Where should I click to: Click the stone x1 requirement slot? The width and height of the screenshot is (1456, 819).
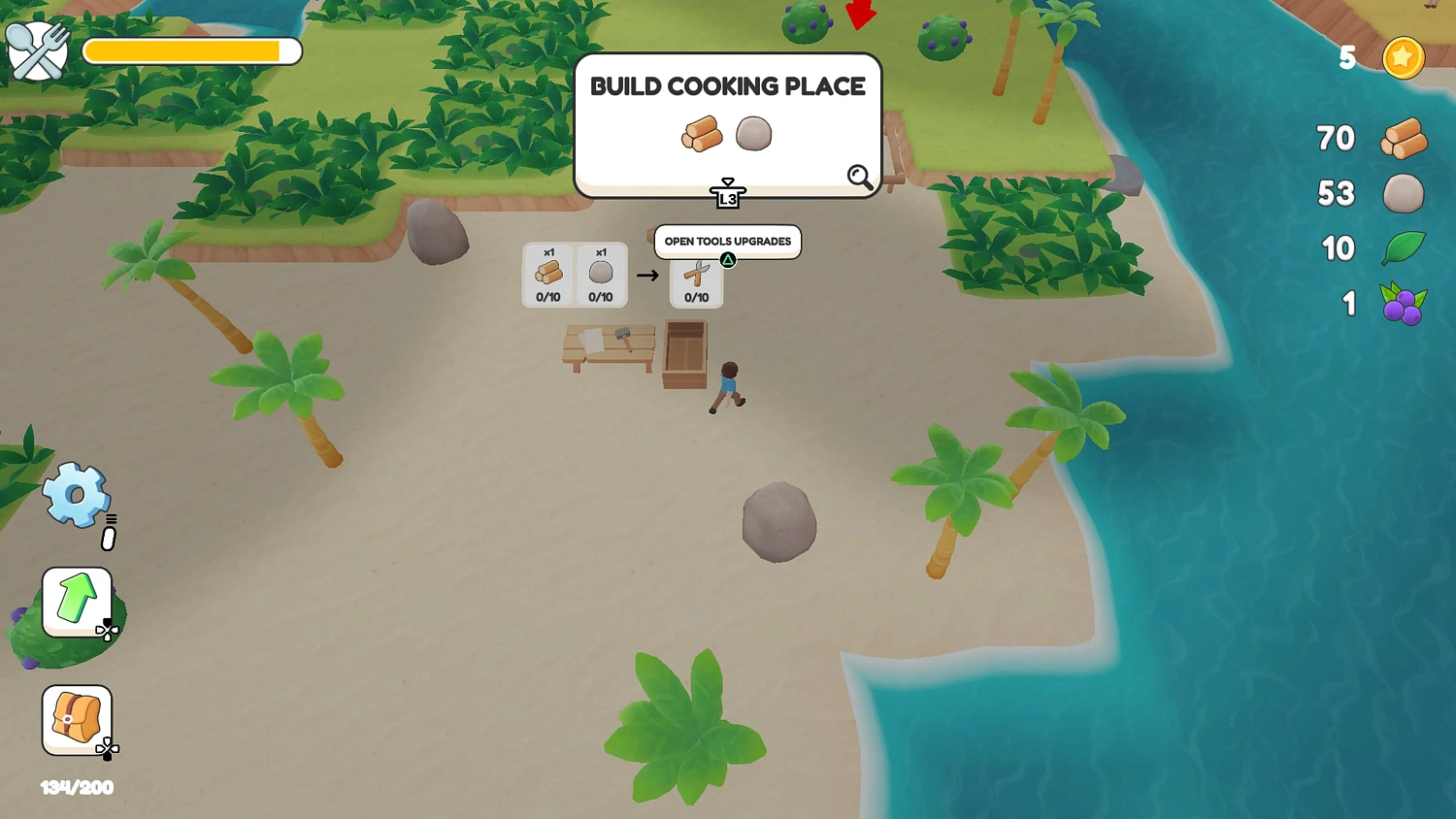point(600,273)
